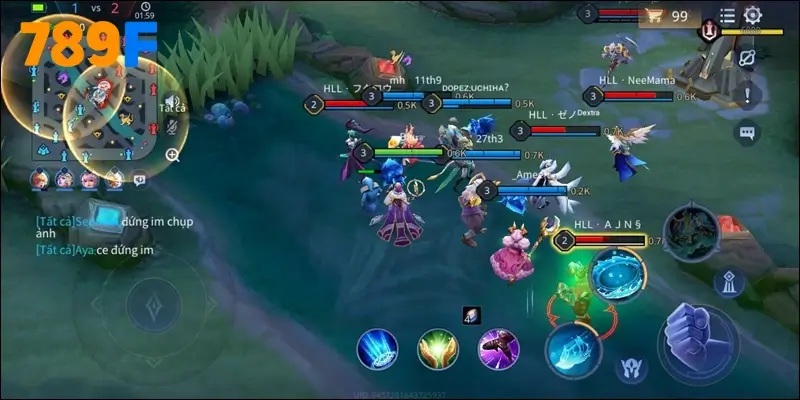800x400 pixels.
Task: Open the shop with the cart icon
Action: point(656,15)
